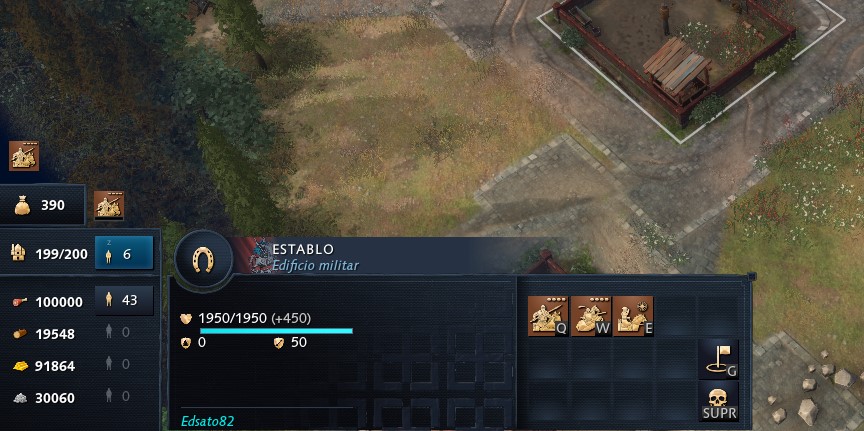Screen dimensions: 864x431
Task: Set the stable's rally point flag
Action: pos(720,359)
